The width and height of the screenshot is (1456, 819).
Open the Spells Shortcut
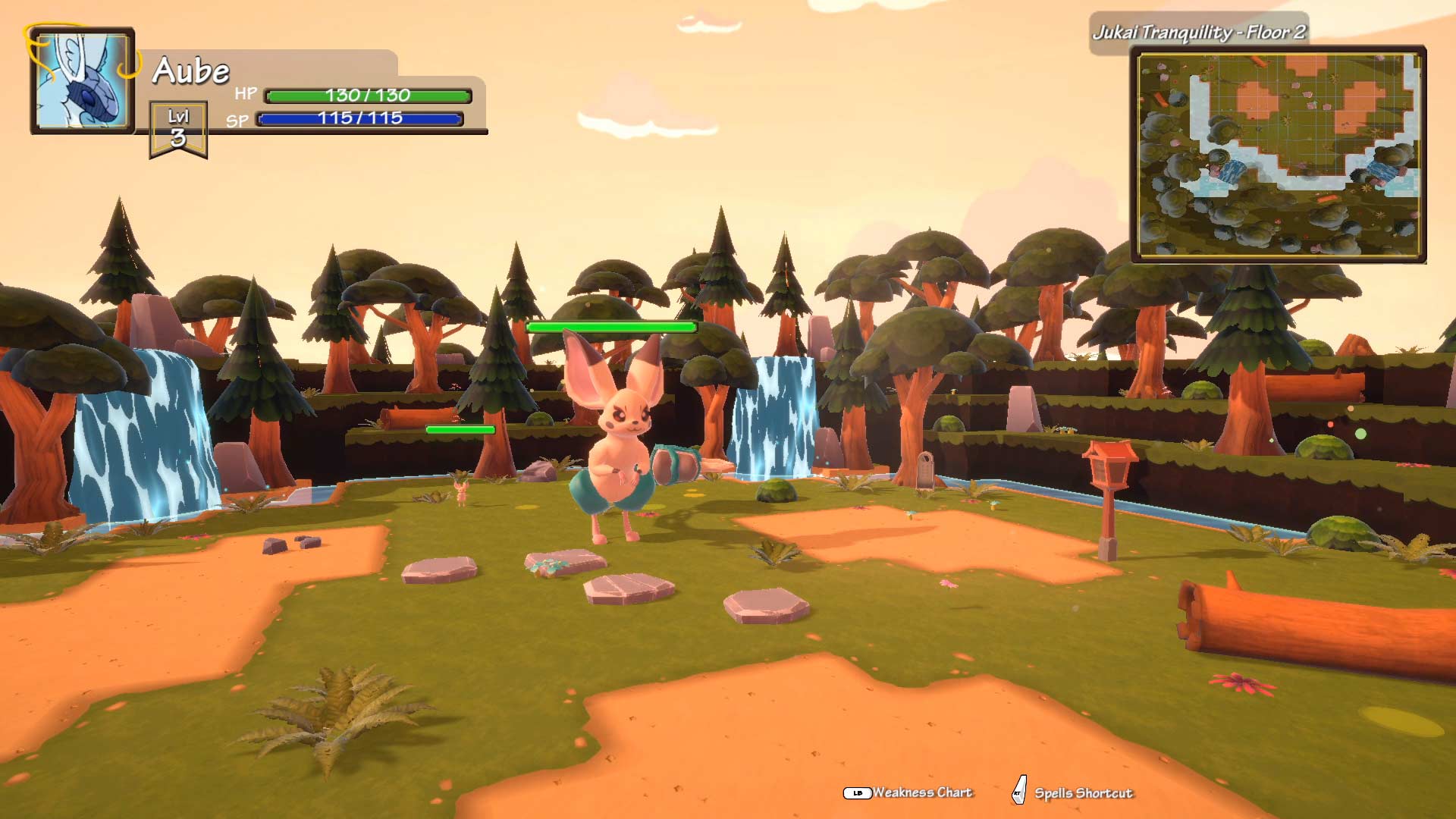click(1073, 793)
